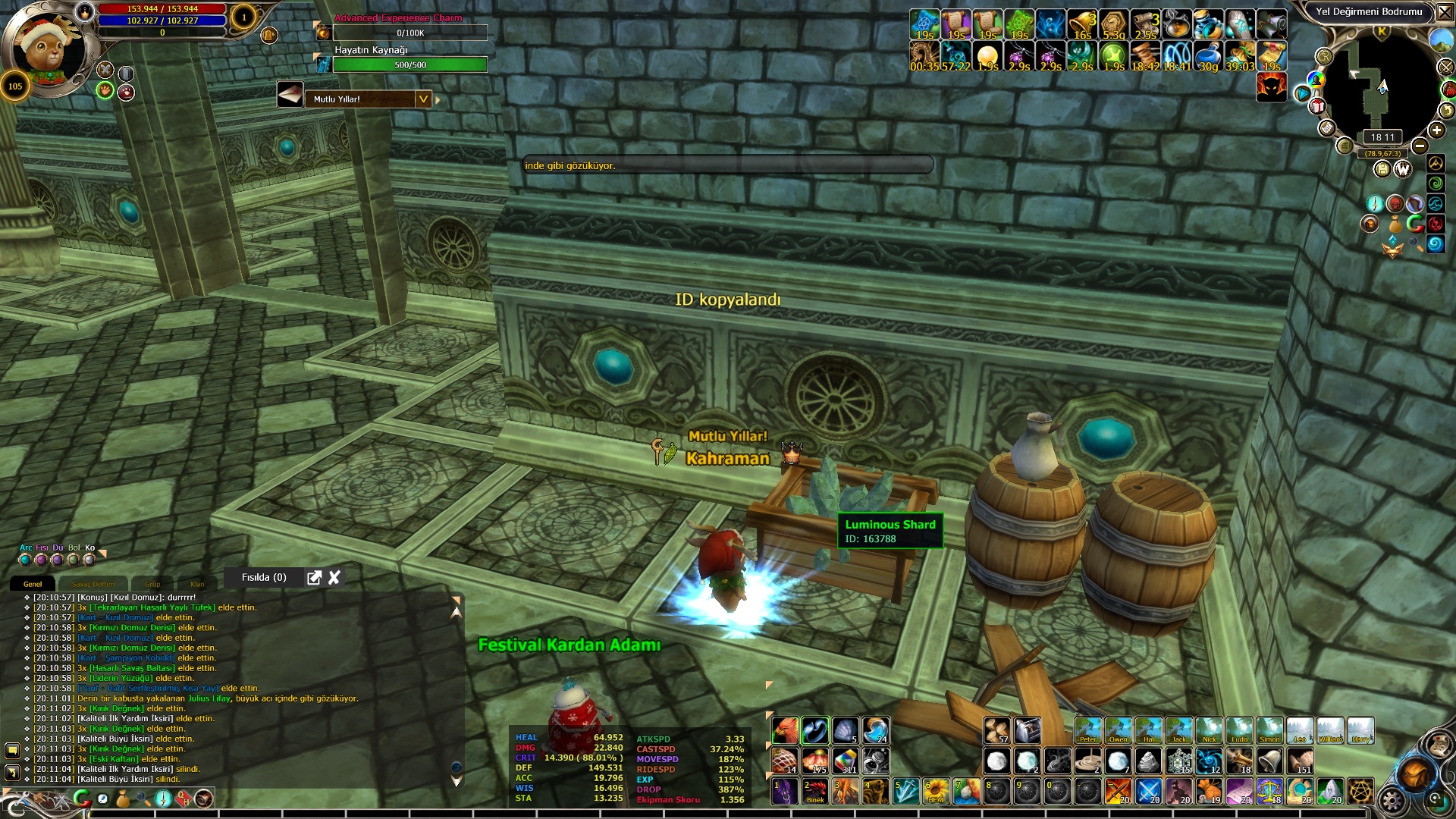Click the red phoenix skill icon
This screenshot has height=819, width=1456.
pyautogui.click(x=785, y=730)
